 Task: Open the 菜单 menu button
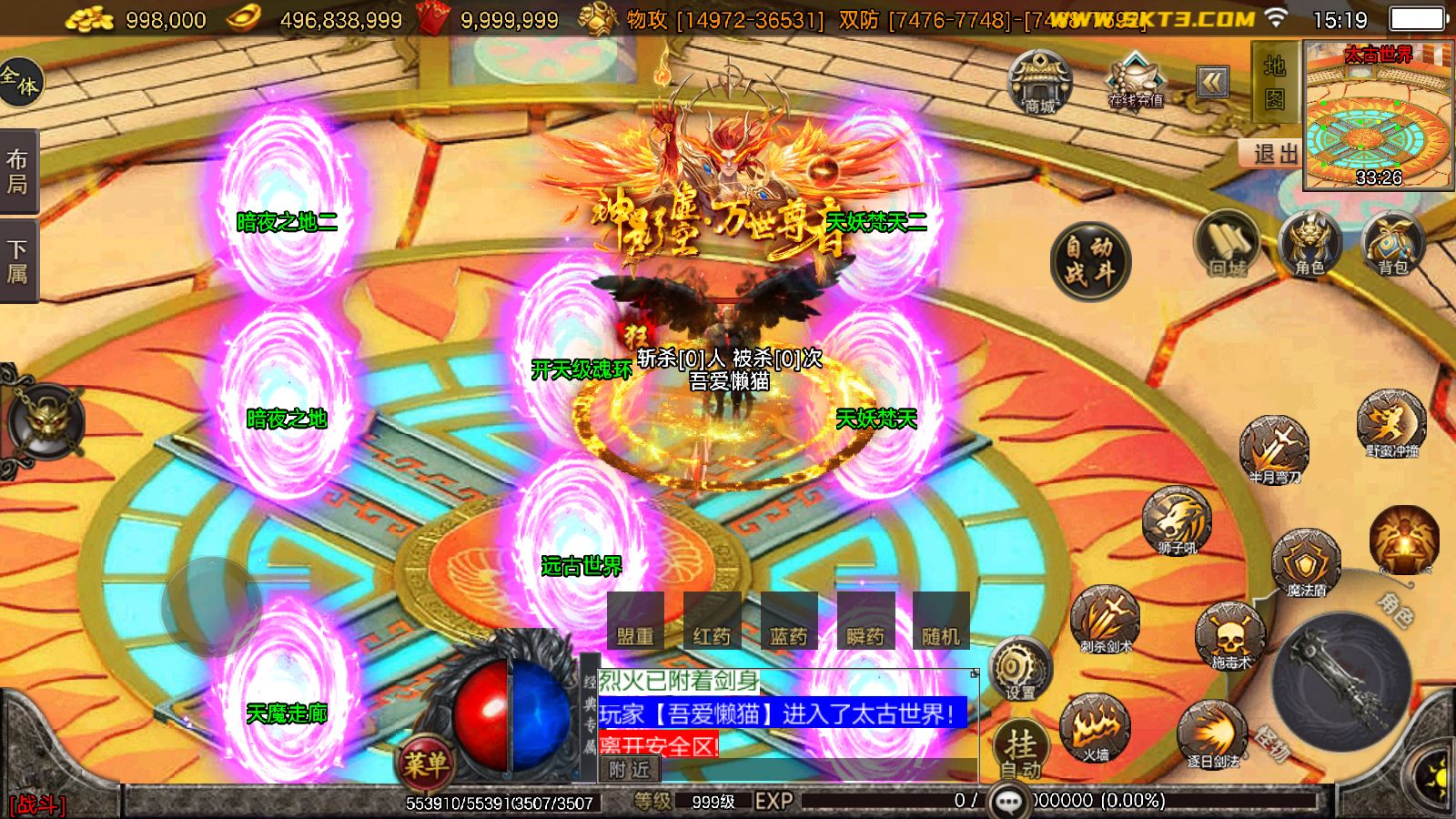pos(425,763)
